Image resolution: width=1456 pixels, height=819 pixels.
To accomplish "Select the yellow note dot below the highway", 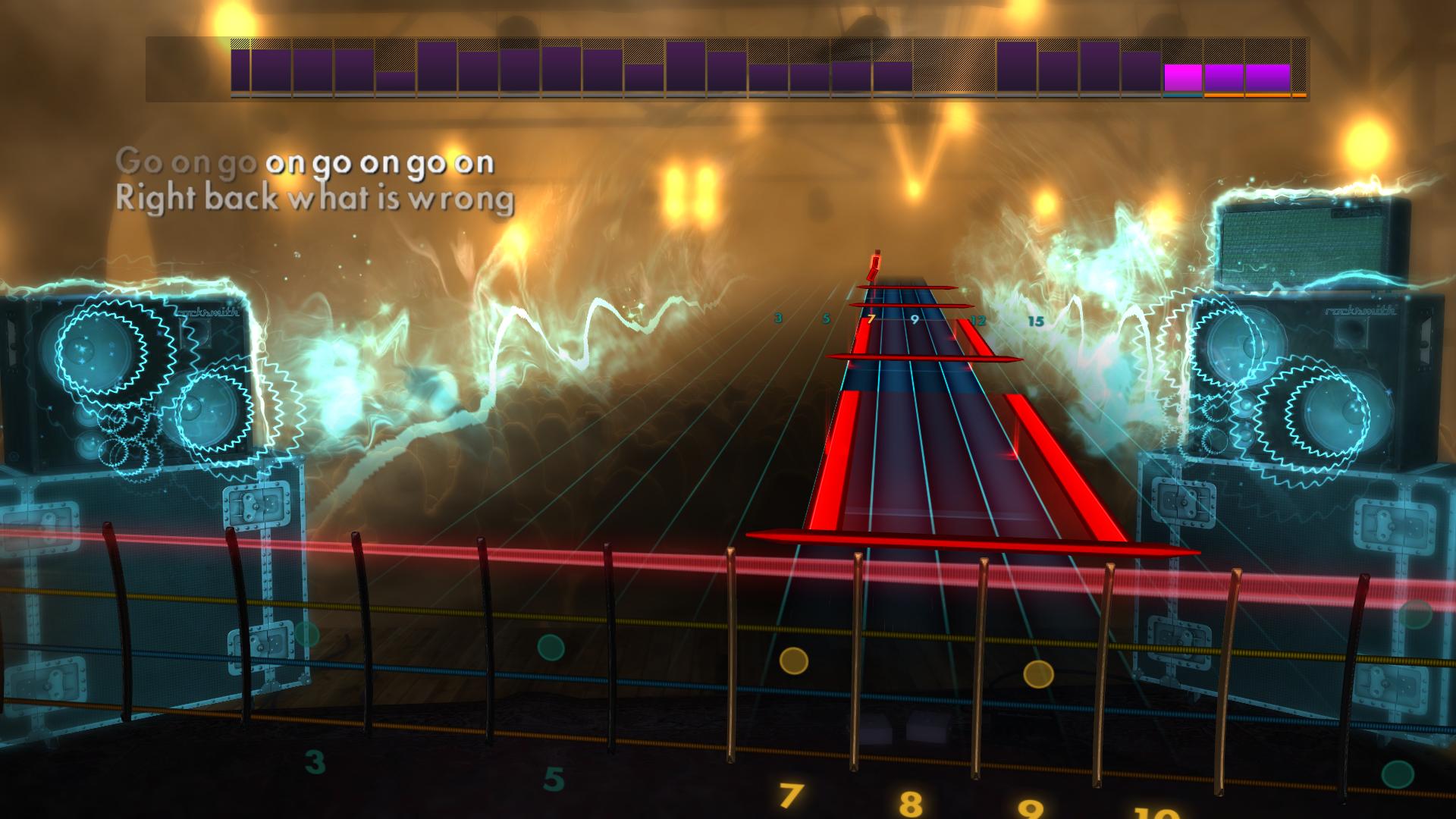I will 793,661.
